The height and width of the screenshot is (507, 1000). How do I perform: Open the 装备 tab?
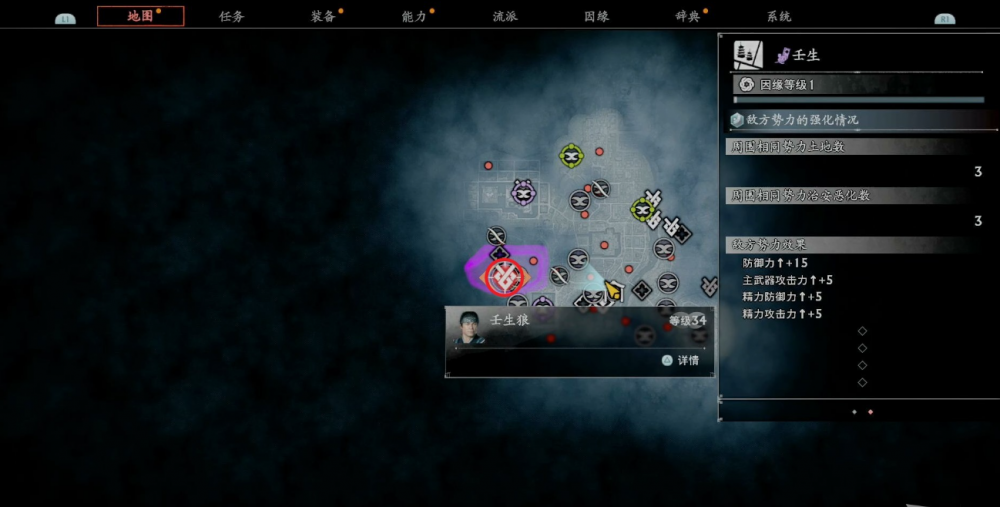323,16
